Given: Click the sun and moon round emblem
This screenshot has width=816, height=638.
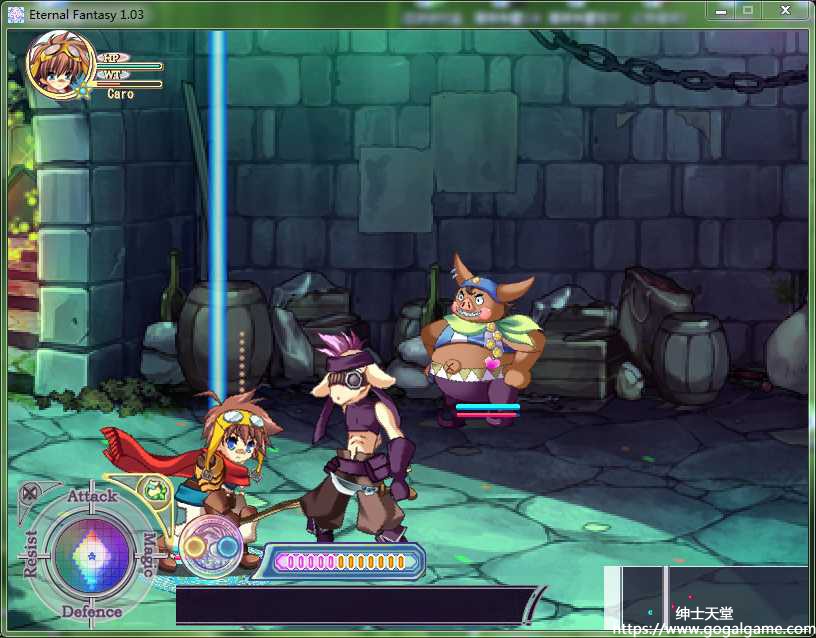Looking at the screenshot, I should (x=211, y=546).
